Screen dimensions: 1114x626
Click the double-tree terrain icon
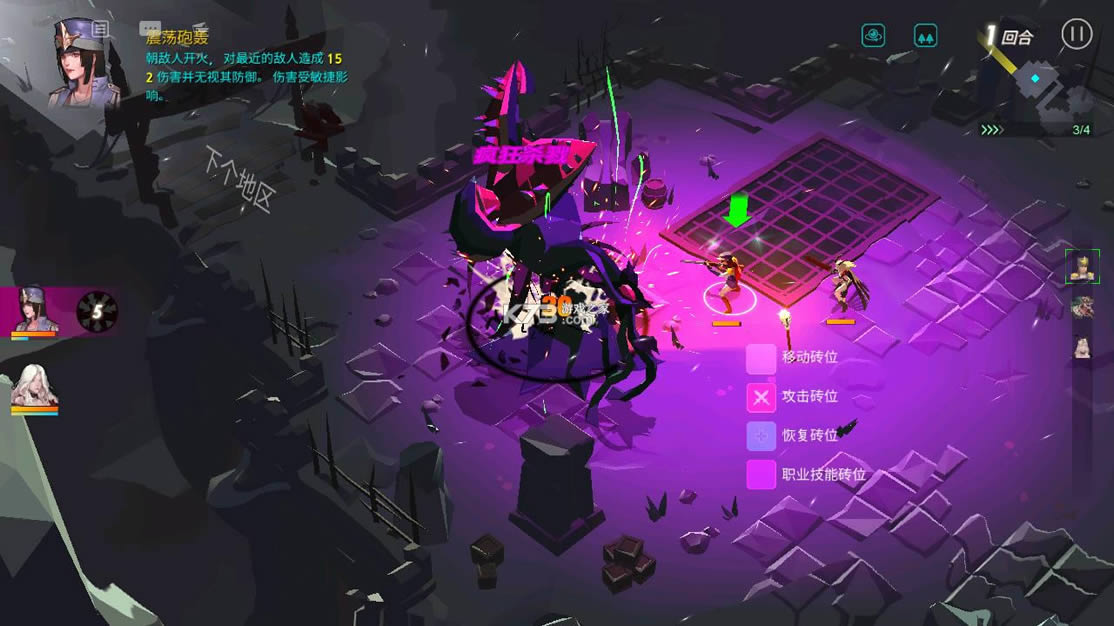[926, 36]
